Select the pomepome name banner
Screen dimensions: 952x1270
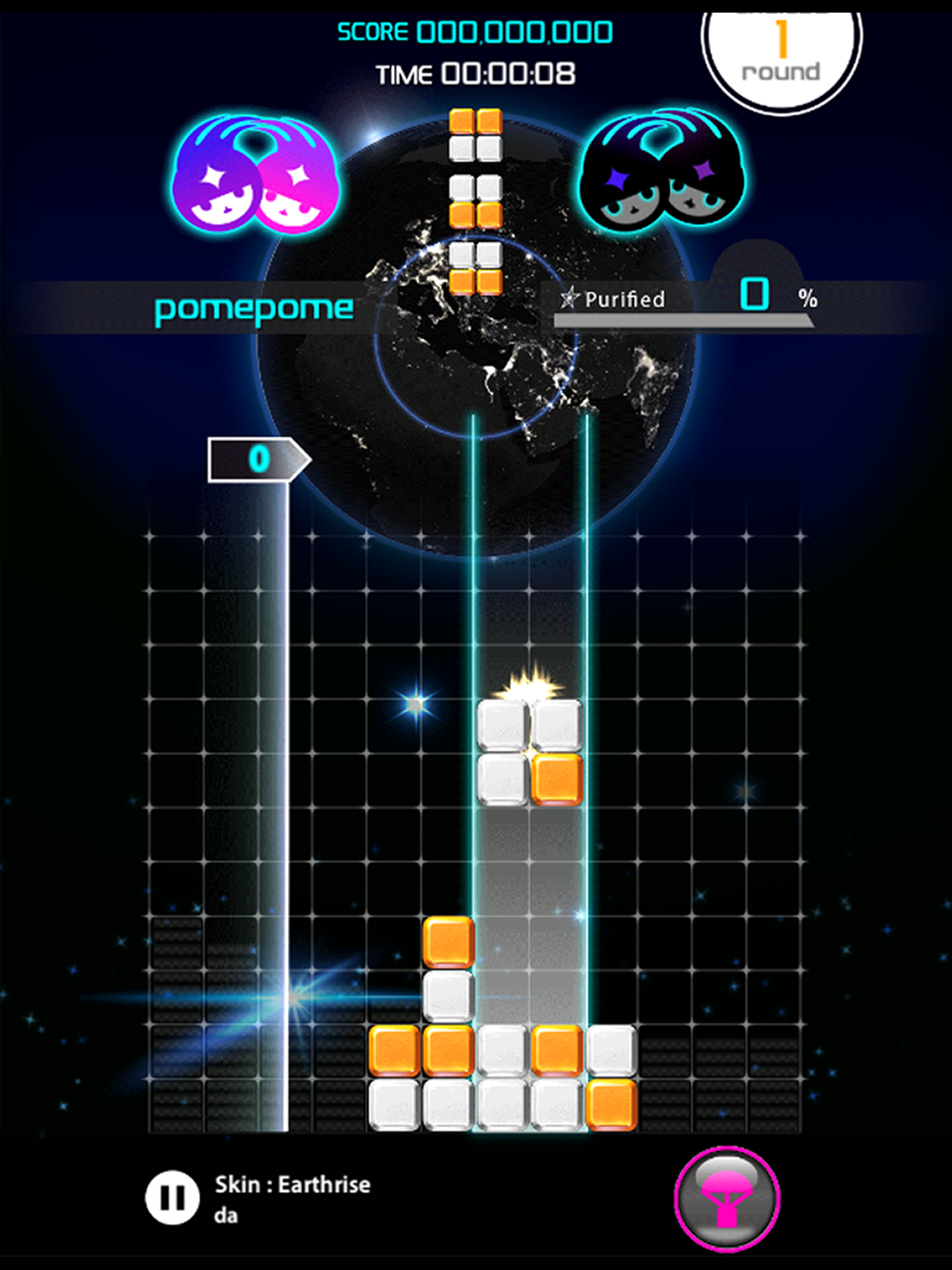[252, 308]
